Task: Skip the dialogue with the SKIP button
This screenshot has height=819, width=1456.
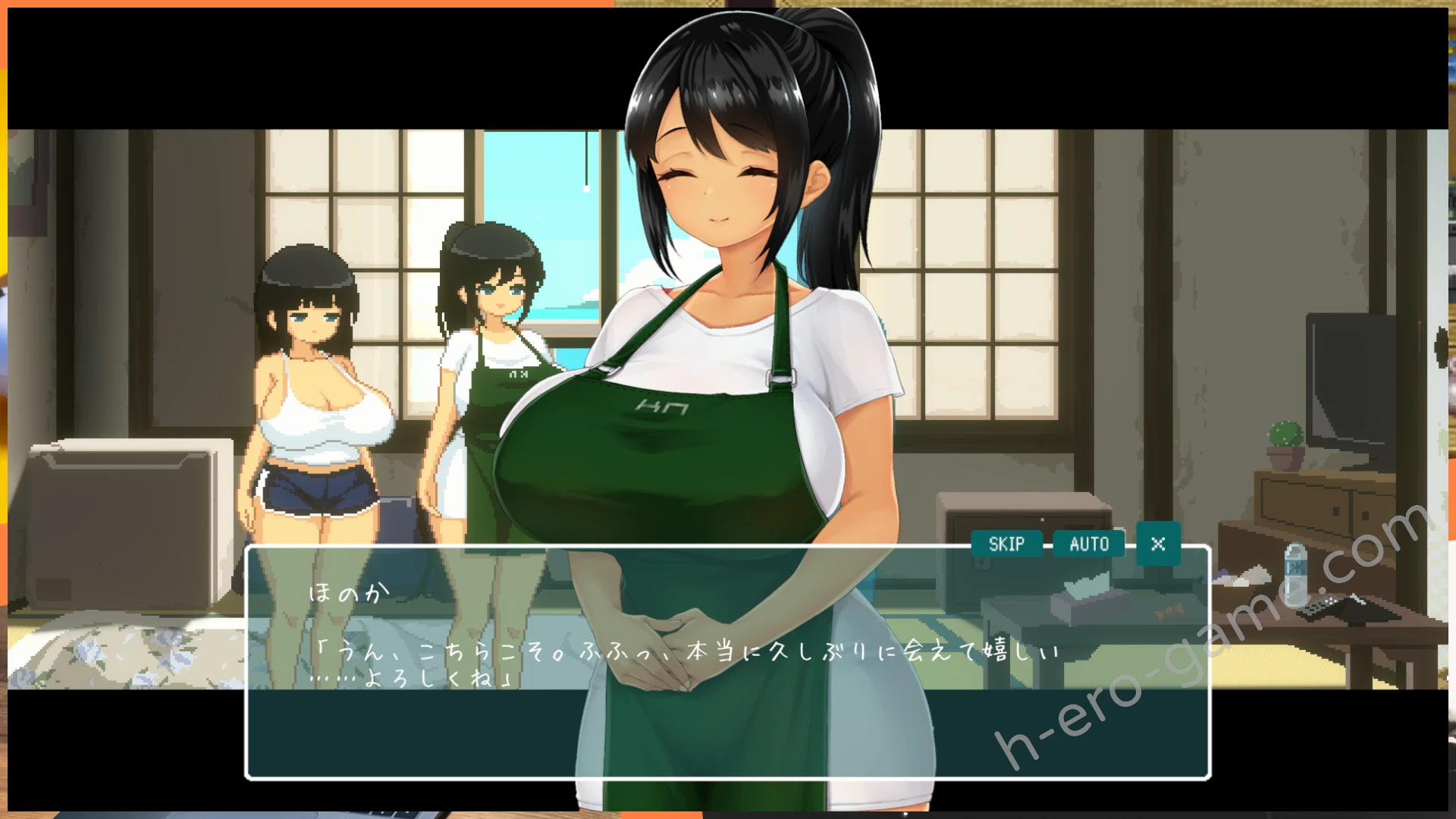Action: point(1006,544)
